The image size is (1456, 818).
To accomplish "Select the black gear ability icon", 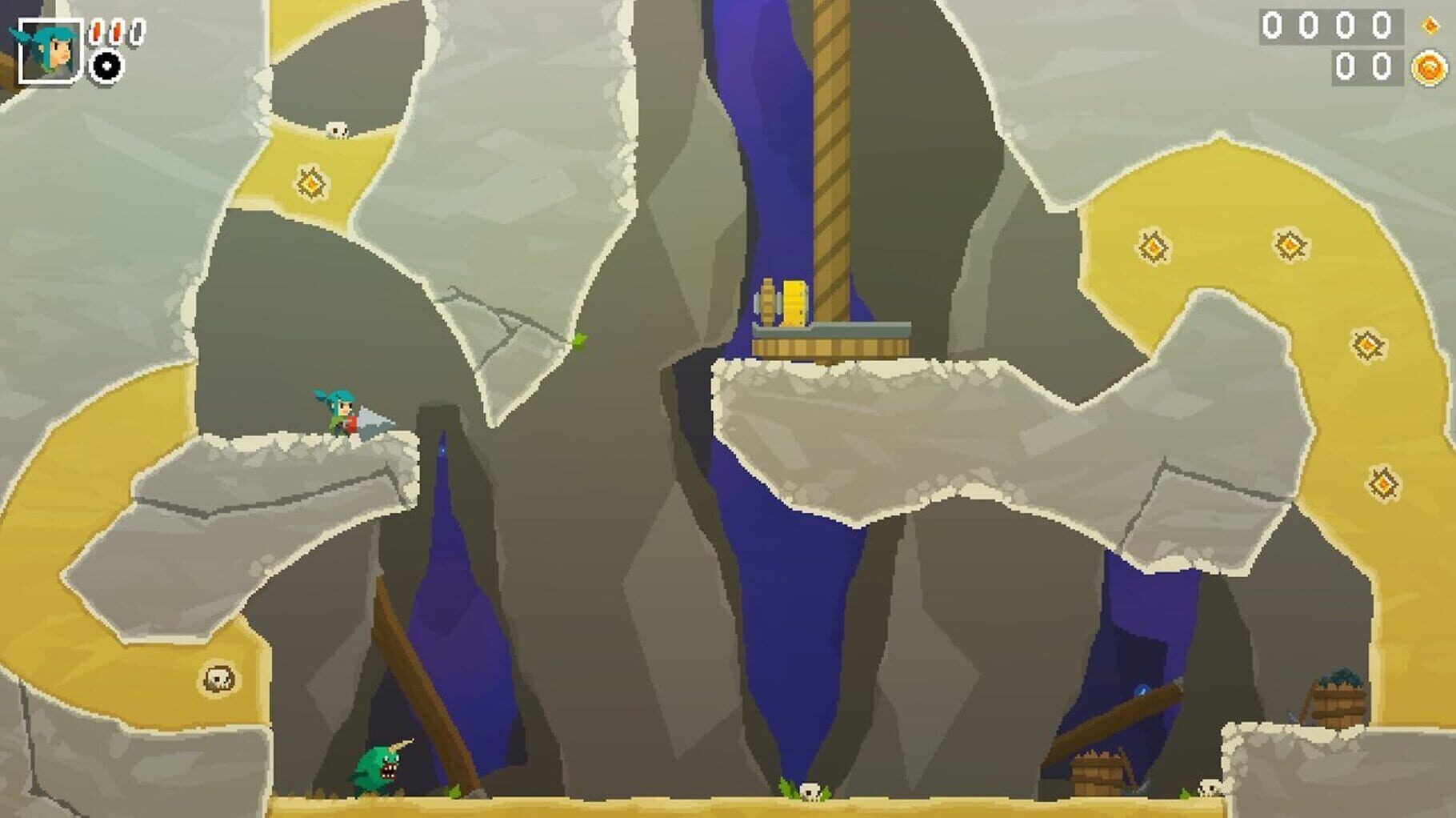I will point(106,64).
